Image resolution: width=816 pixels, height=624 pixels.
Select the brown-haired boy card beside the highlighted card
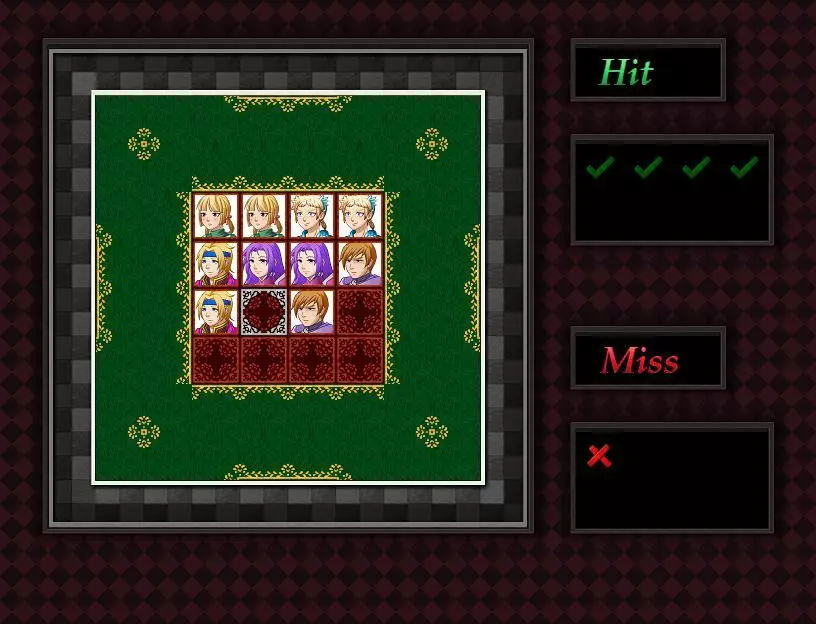coord(312,312)
